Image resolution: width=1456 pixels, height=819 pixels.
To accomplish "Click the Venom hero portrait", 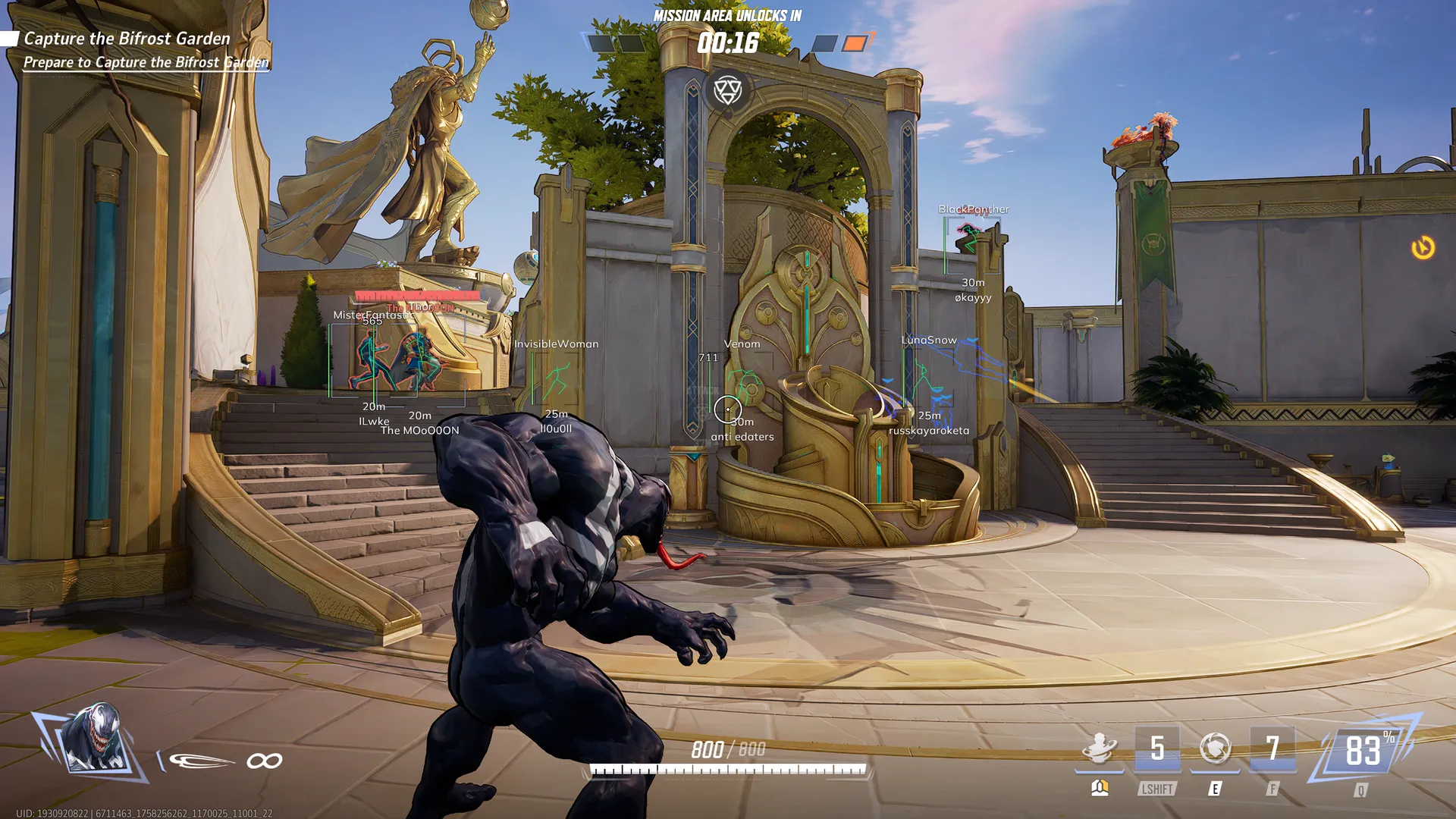I will [93, 739].
